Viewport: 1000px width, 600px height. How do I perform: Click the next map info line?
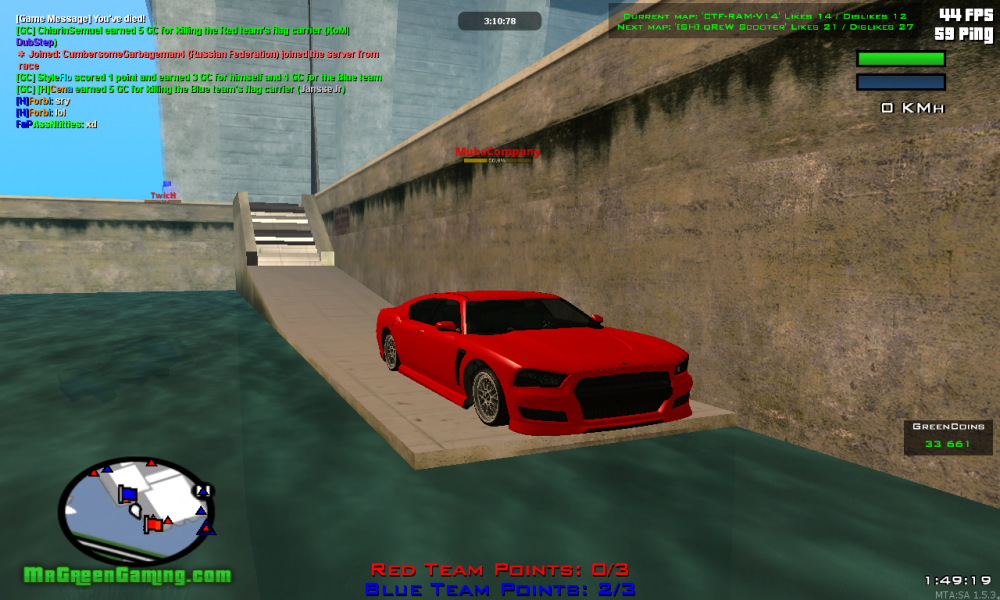(x=765, y=27)
